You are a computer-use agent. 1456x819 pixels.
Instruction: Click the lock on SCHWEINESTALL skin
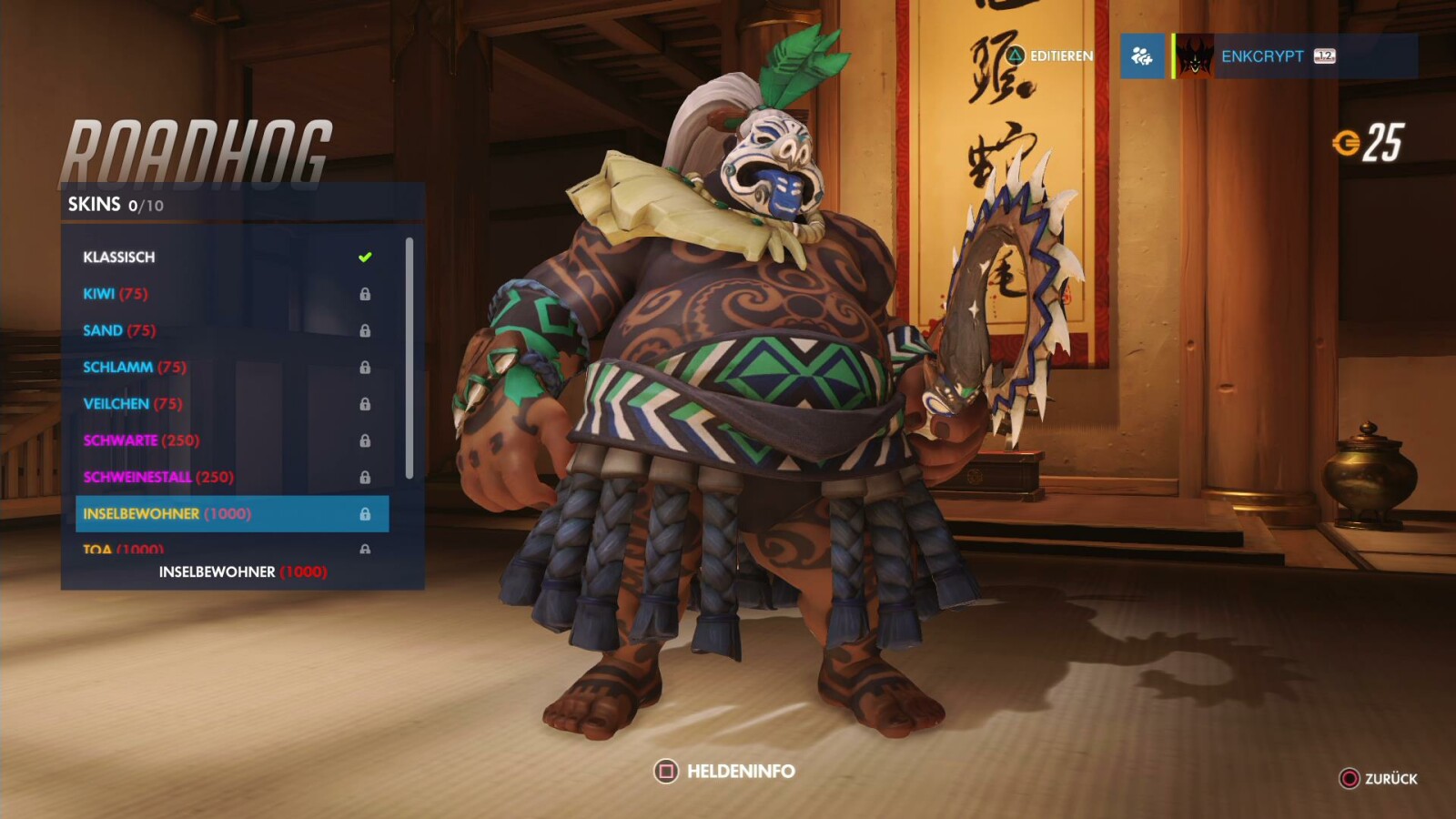(x=367, y=476)
